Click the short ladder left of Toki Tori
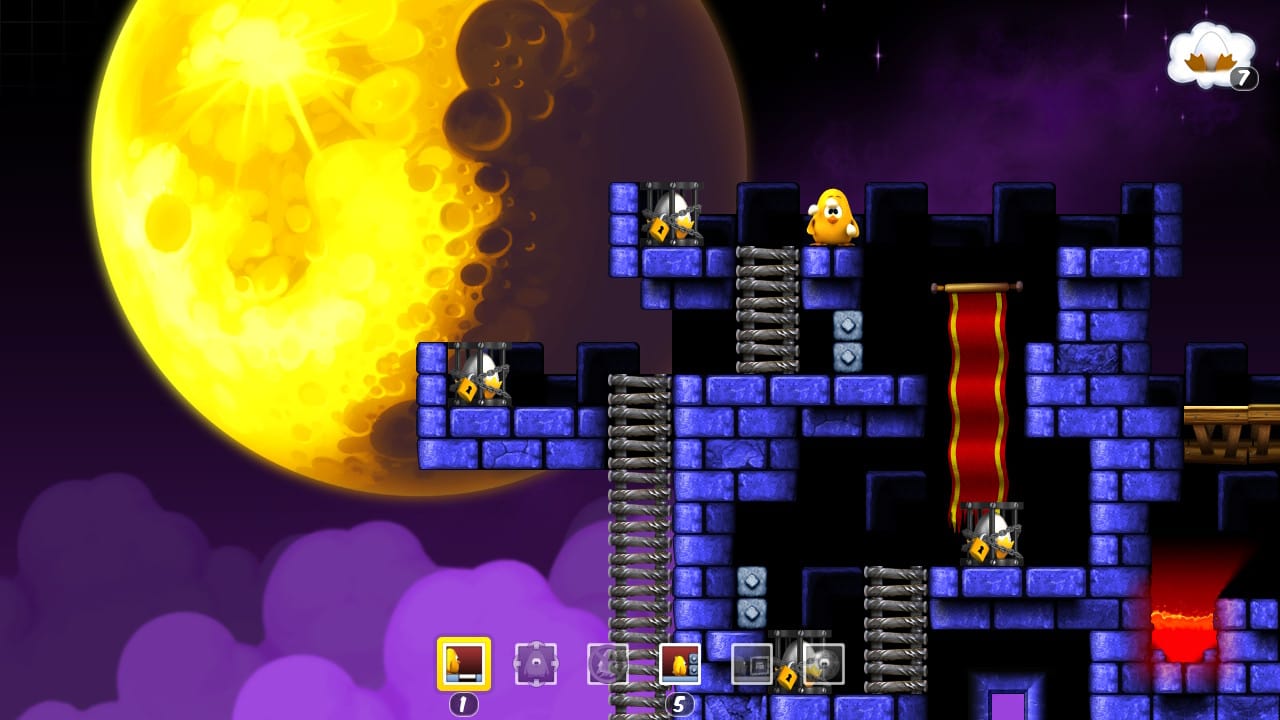The image size is (1280, 720). click(x=765, y=310)
